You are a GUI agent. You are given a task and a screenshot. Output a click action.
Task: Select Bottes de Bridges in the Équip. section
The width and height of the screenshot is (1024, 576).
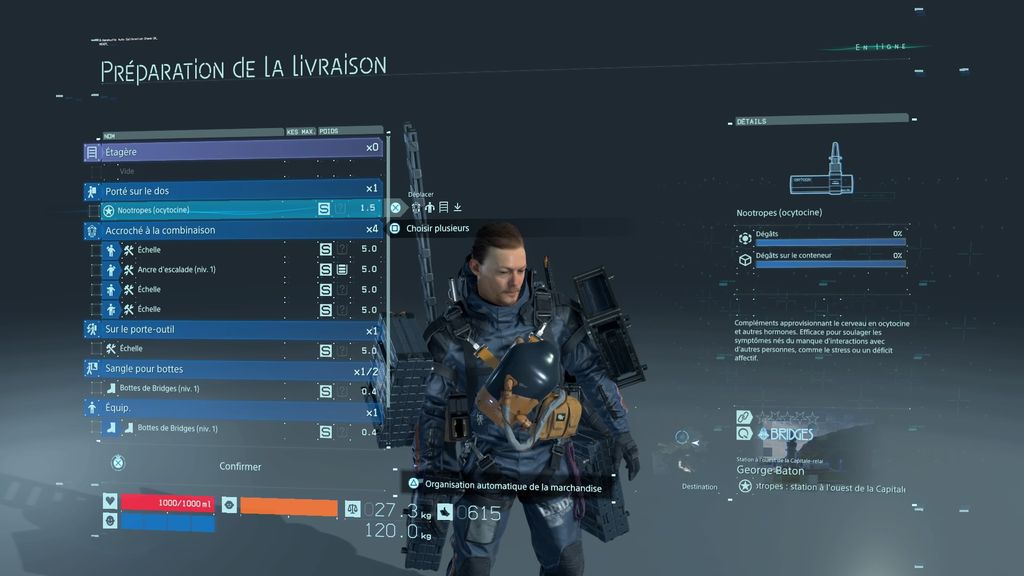click(200, 429)
